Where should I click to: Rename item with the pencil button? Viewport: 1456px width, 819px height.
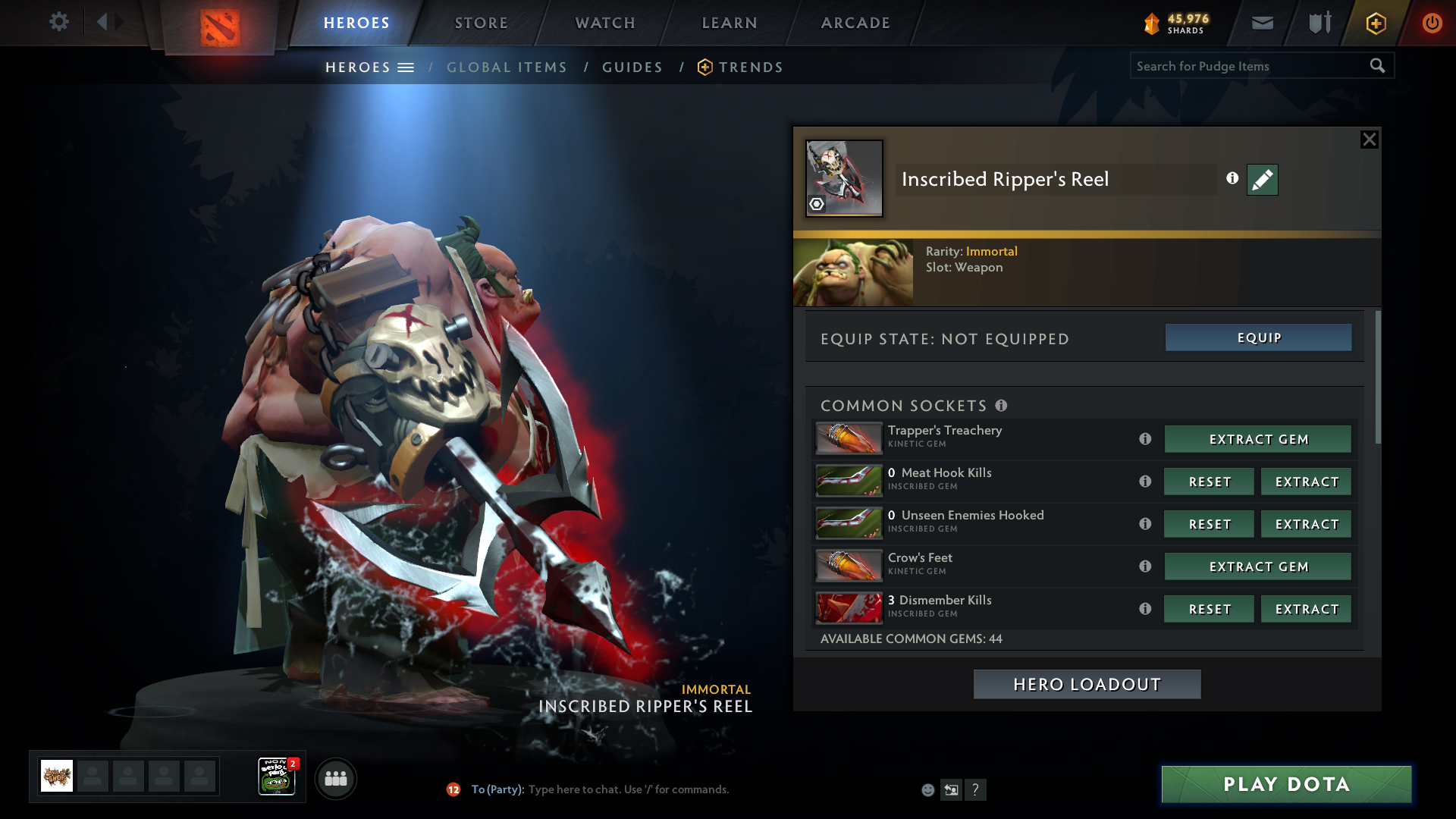[x=1263, y=180]
